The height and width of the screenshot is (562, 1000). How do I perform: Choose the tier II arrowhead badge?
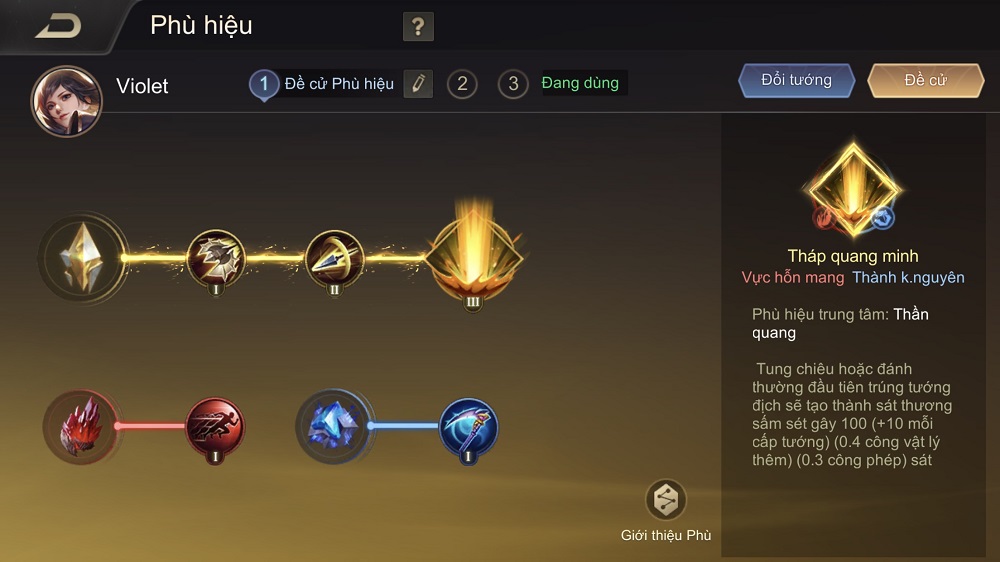tap(334, 258)
